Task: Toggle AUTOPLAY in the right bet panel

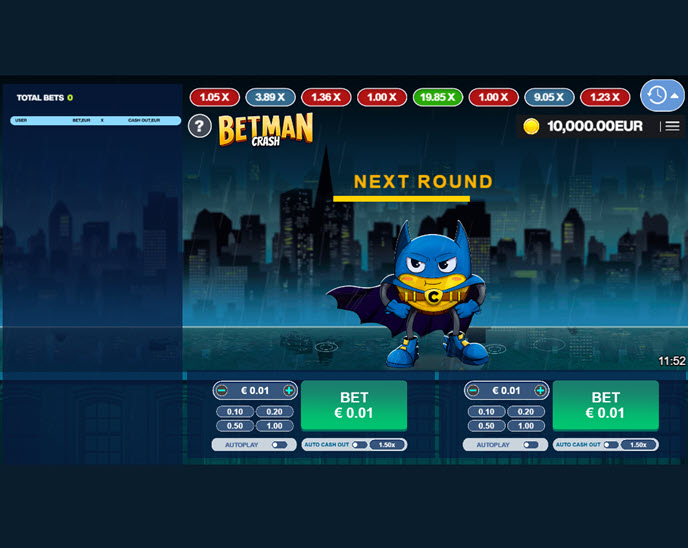Action: click(x=530, y=445)
